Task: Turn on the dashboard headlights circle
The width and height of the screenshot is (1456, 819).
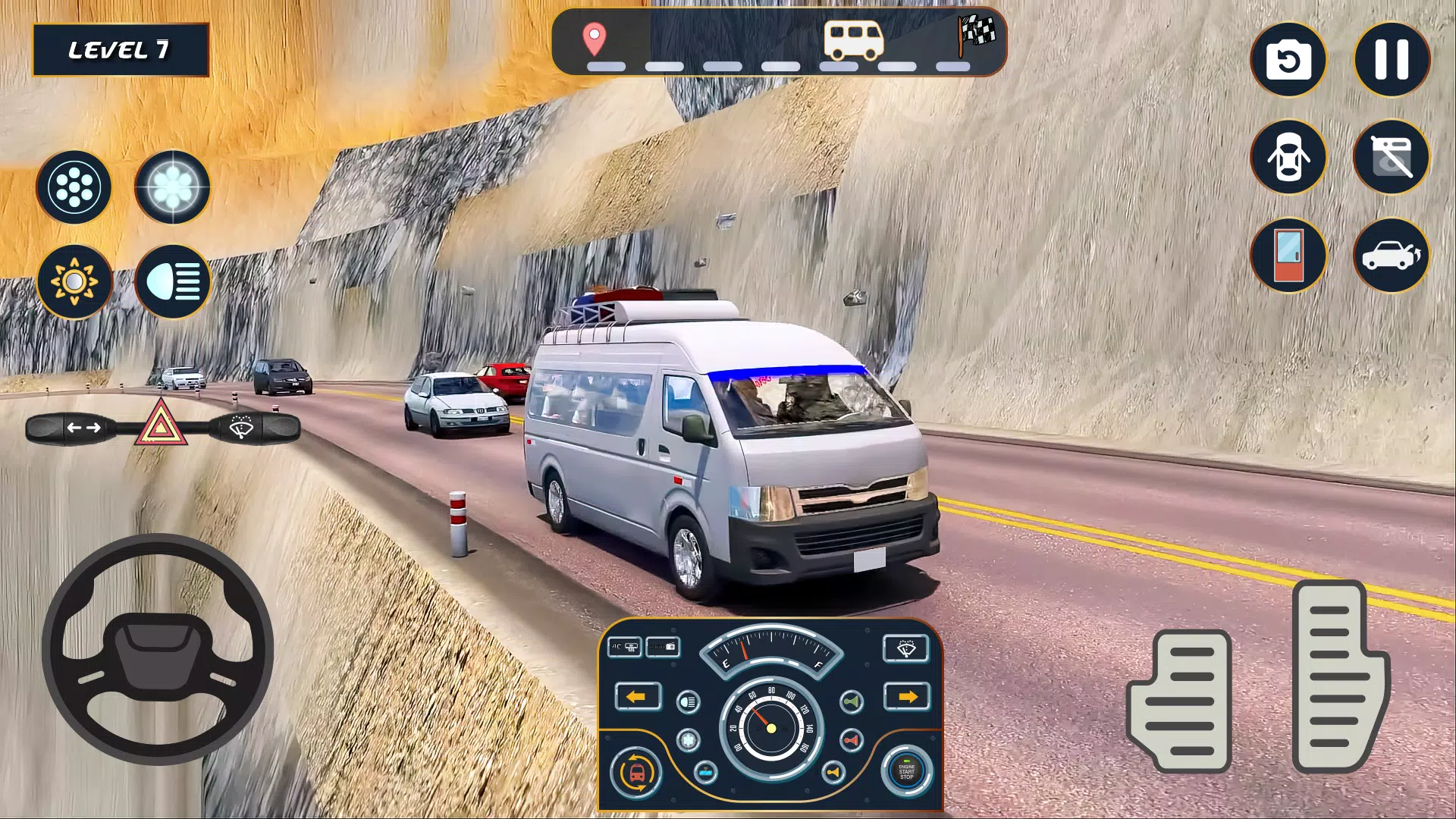Action: coord(688,701)
